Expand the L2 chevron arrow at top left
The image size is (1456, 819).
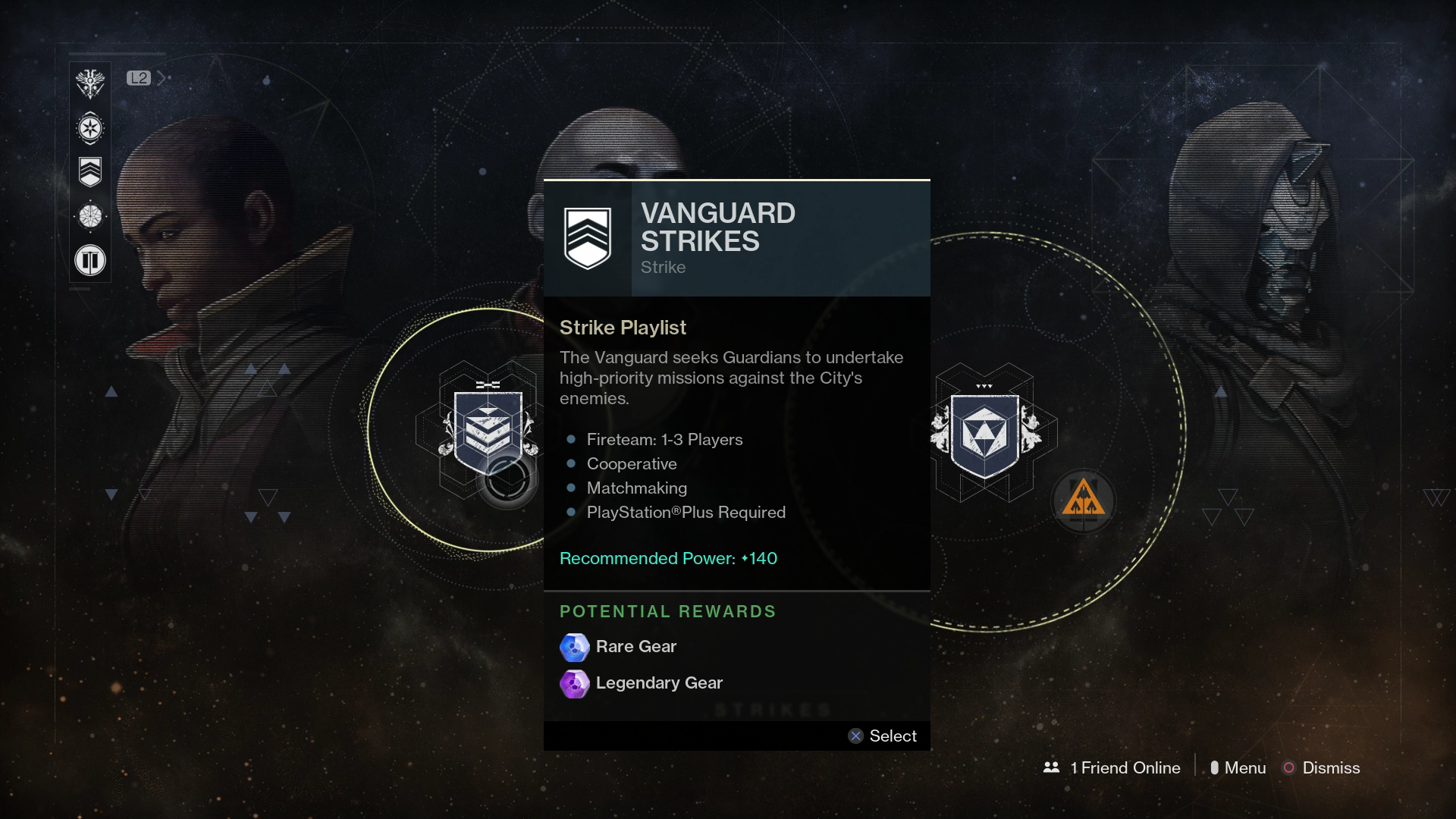click(160, 77)
